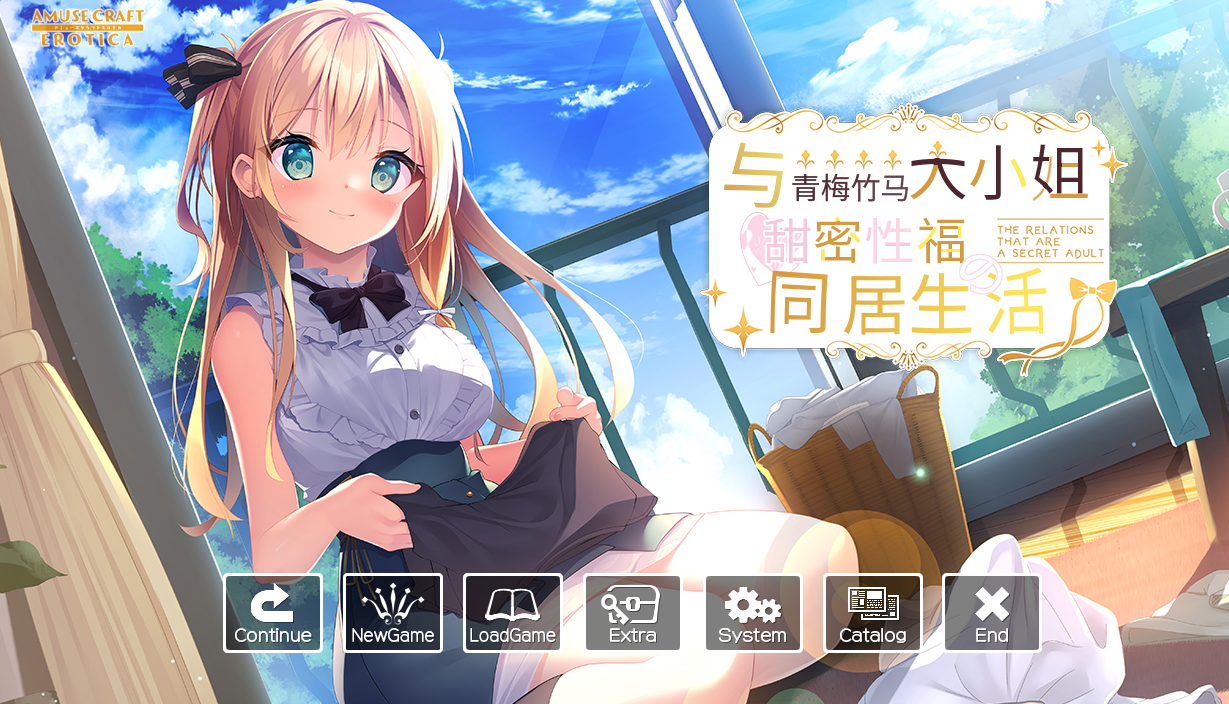This screenshot has width=1229, height=704.
Task: Show the Catalog page
Action: coord(872,613)
